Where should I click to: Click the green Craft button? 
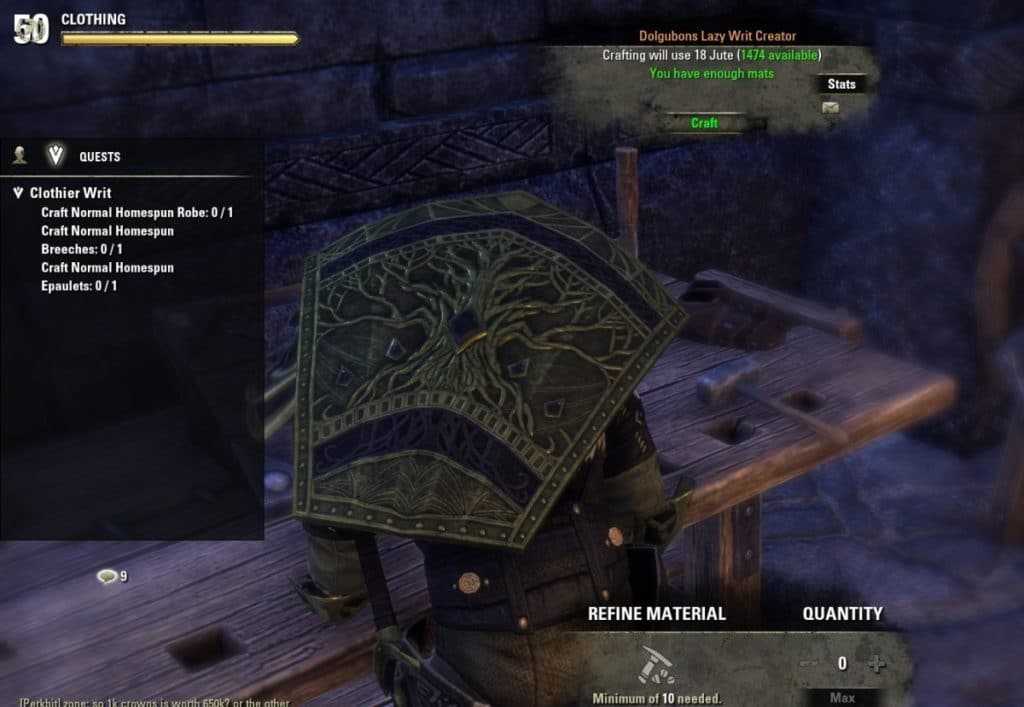705,123
